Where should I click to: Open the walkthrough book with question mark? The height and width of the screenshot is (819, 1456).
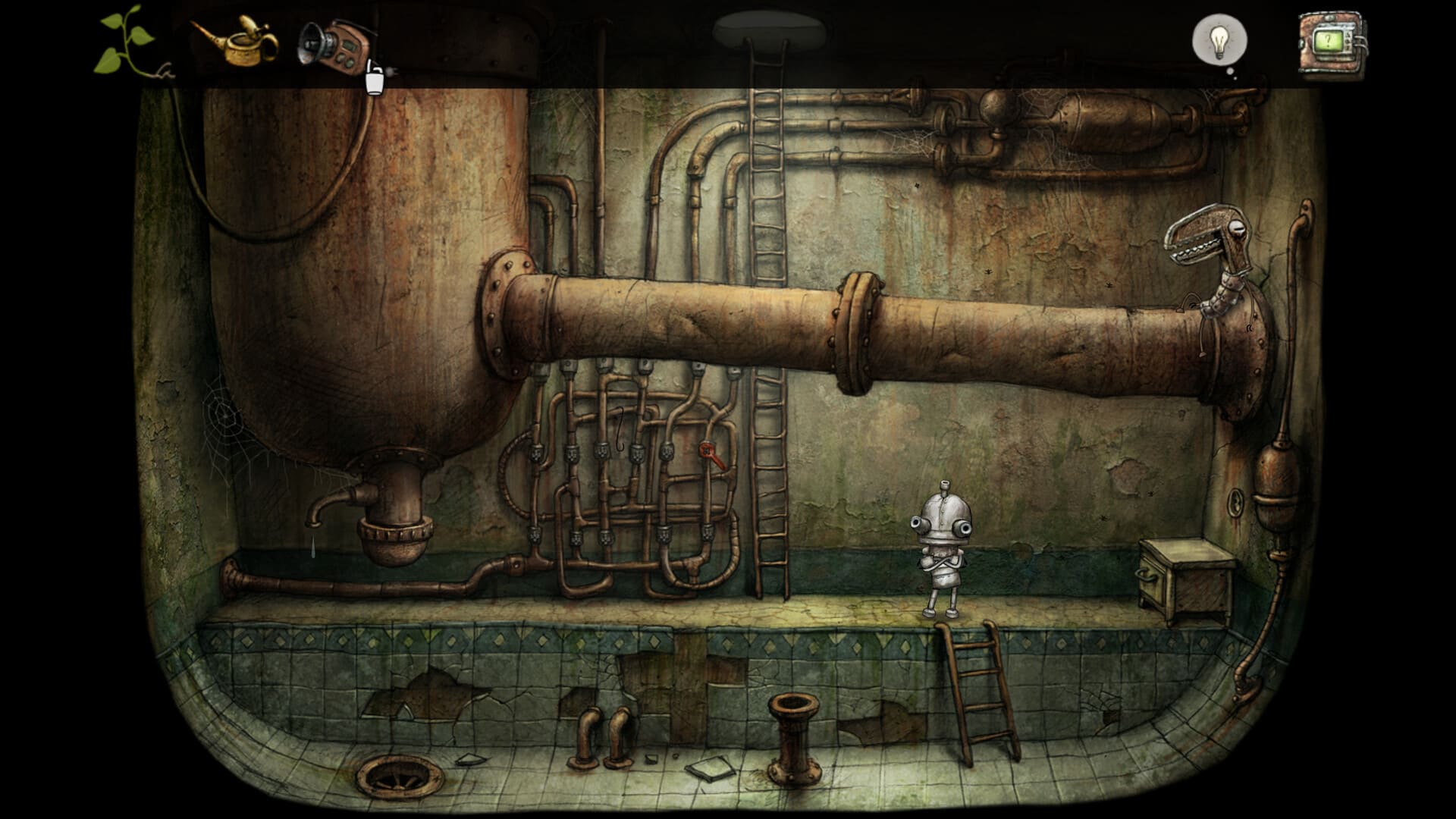[1331, 43]
